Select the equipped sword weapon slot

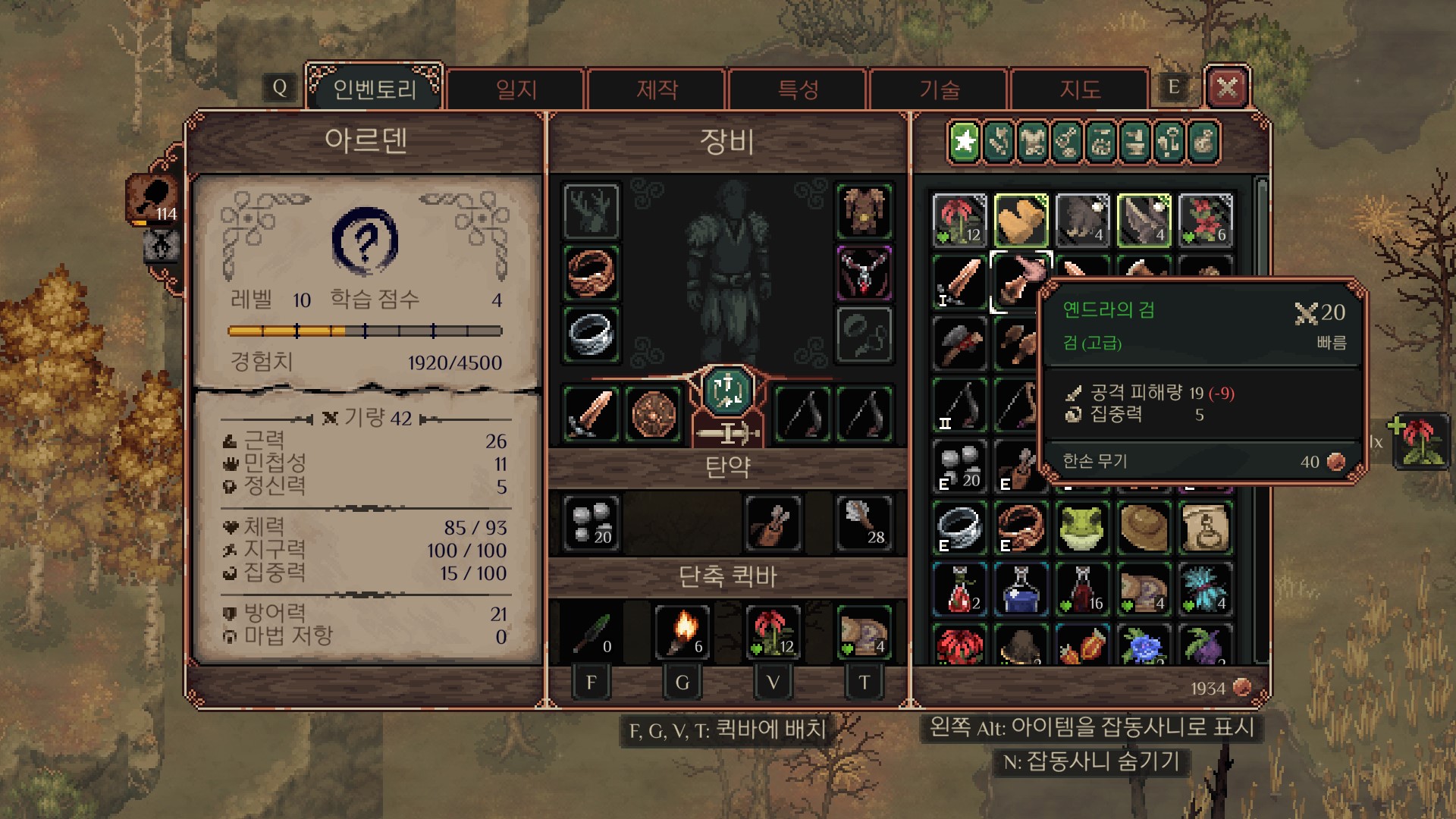(x=591, y=414)
